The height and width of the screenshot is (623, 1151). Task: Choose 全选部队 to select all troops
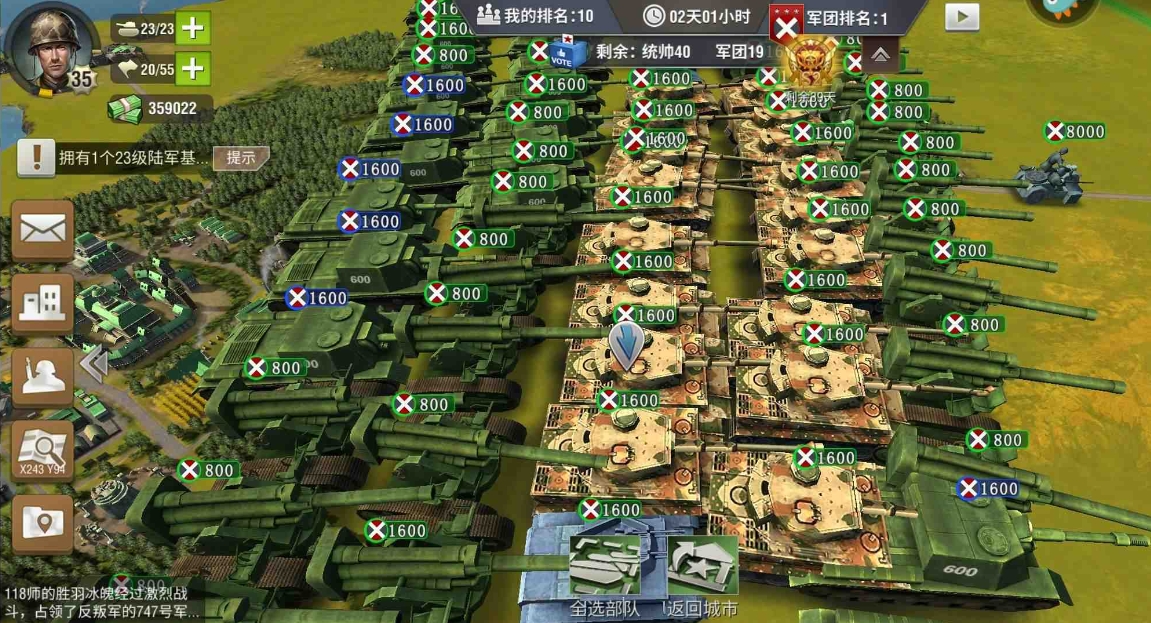tap(605, 577)
